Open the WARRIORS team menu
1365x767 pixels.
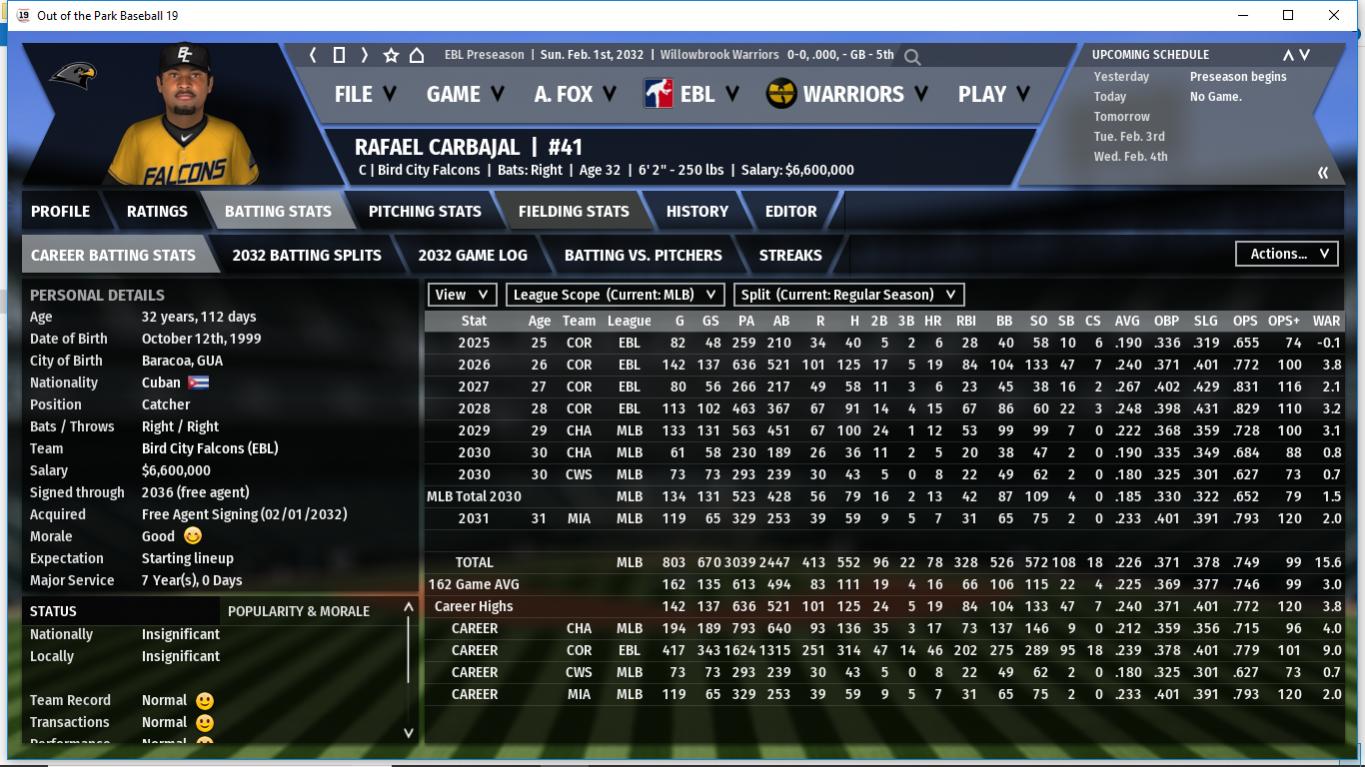[847, 94]
